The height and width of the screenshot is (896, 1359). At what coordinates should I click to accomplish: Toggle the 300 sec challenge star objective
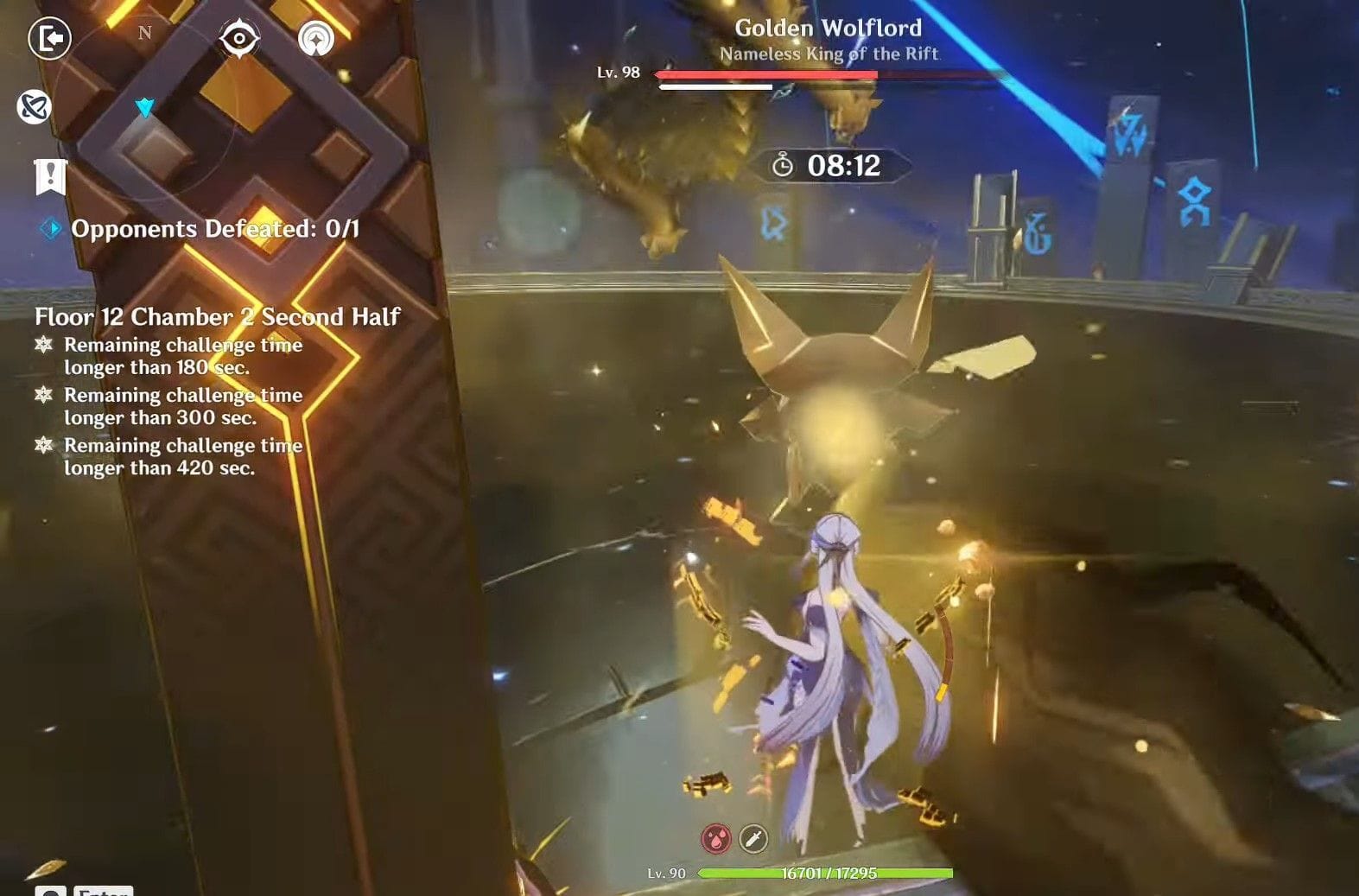[x=44, y=396]
